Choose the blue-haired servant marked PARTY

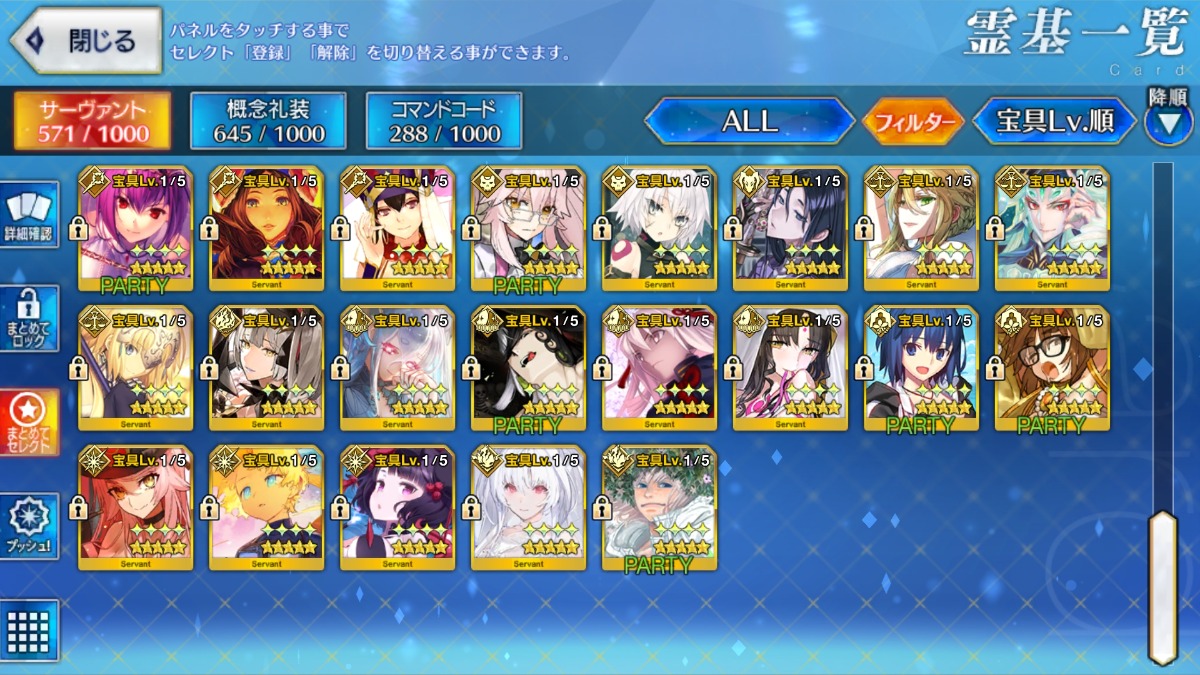[x=922, y=367]
